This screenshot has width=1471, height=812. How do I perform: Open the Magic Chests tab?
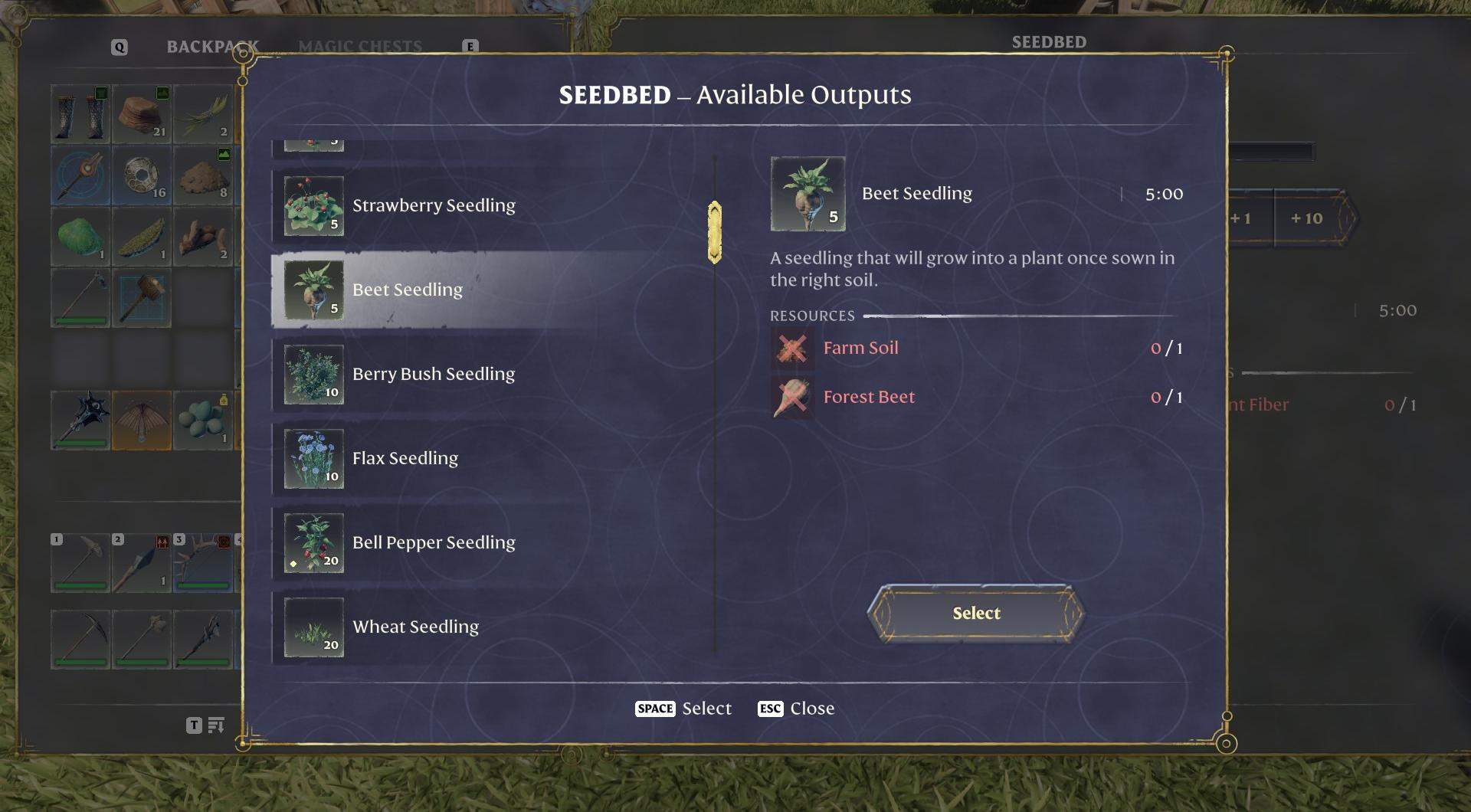click(360, 47)
